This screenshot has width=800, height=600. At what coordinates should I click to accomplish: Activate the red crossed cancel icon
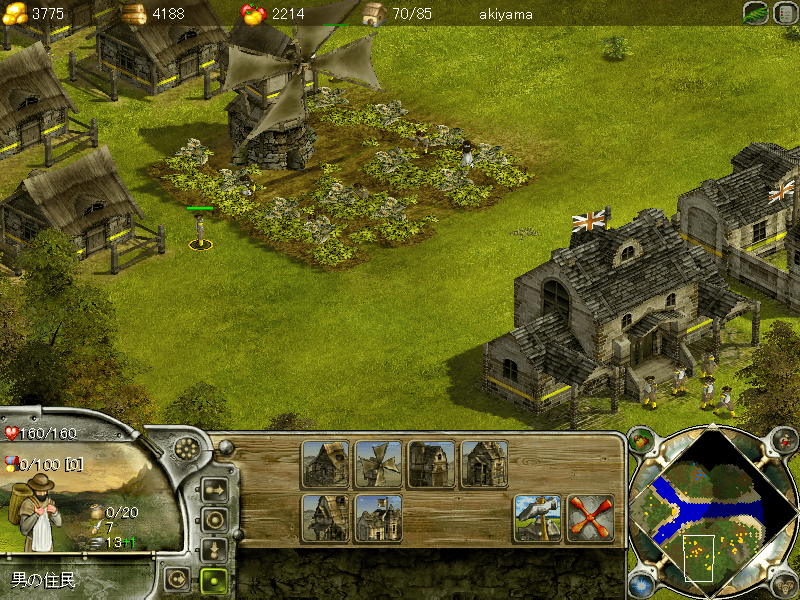point(590,517)
